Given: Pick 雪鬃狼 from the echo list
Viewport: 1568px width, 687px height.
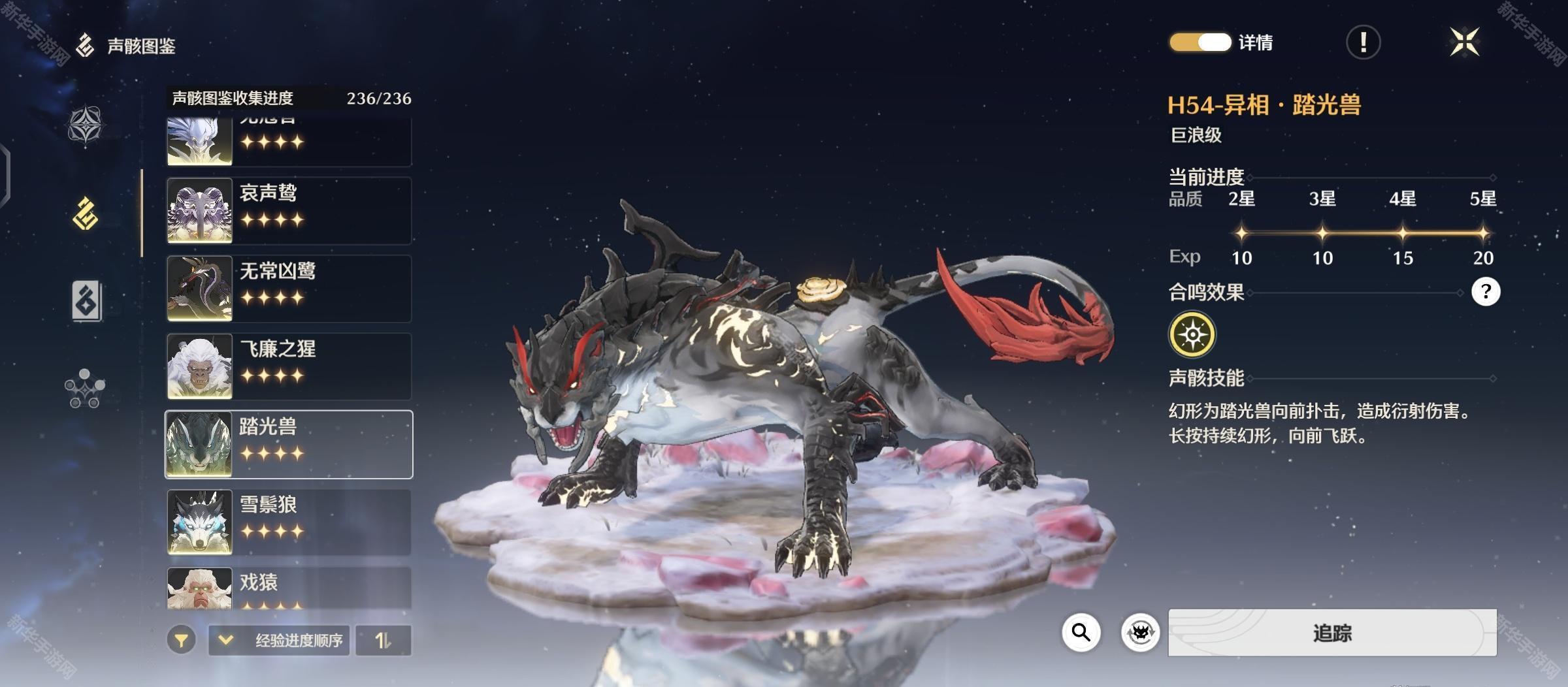Looking at the screenshot, I should coord(289,522).
